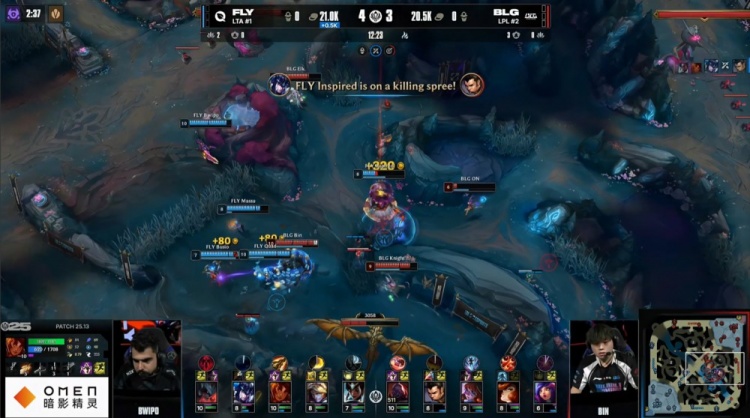Screen dimensions: 750x418
Task: Select the red-haired champion portrait in Bwipo's stats panel
Action: click(16, 347)
